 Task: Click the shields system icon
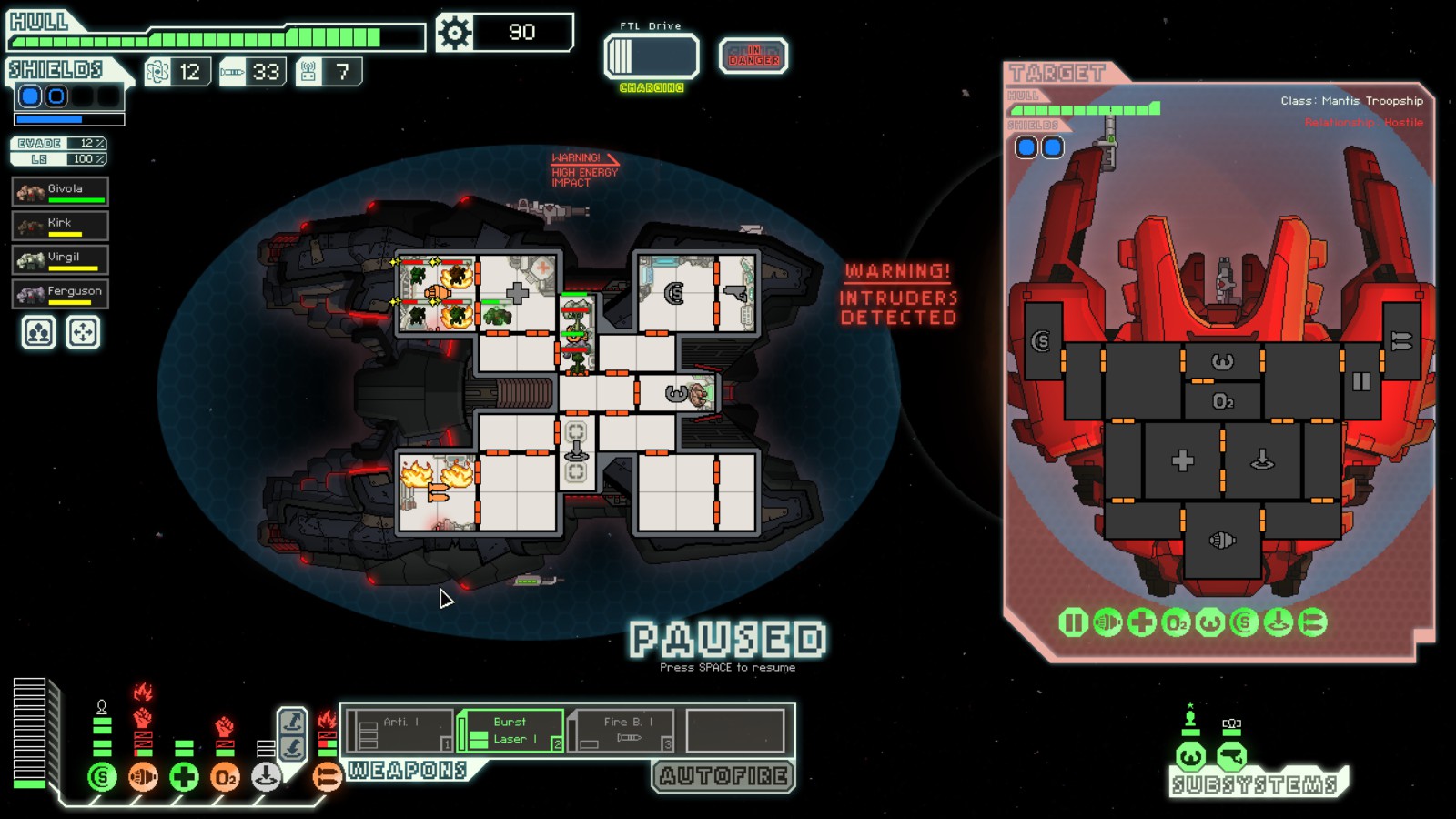102,777
